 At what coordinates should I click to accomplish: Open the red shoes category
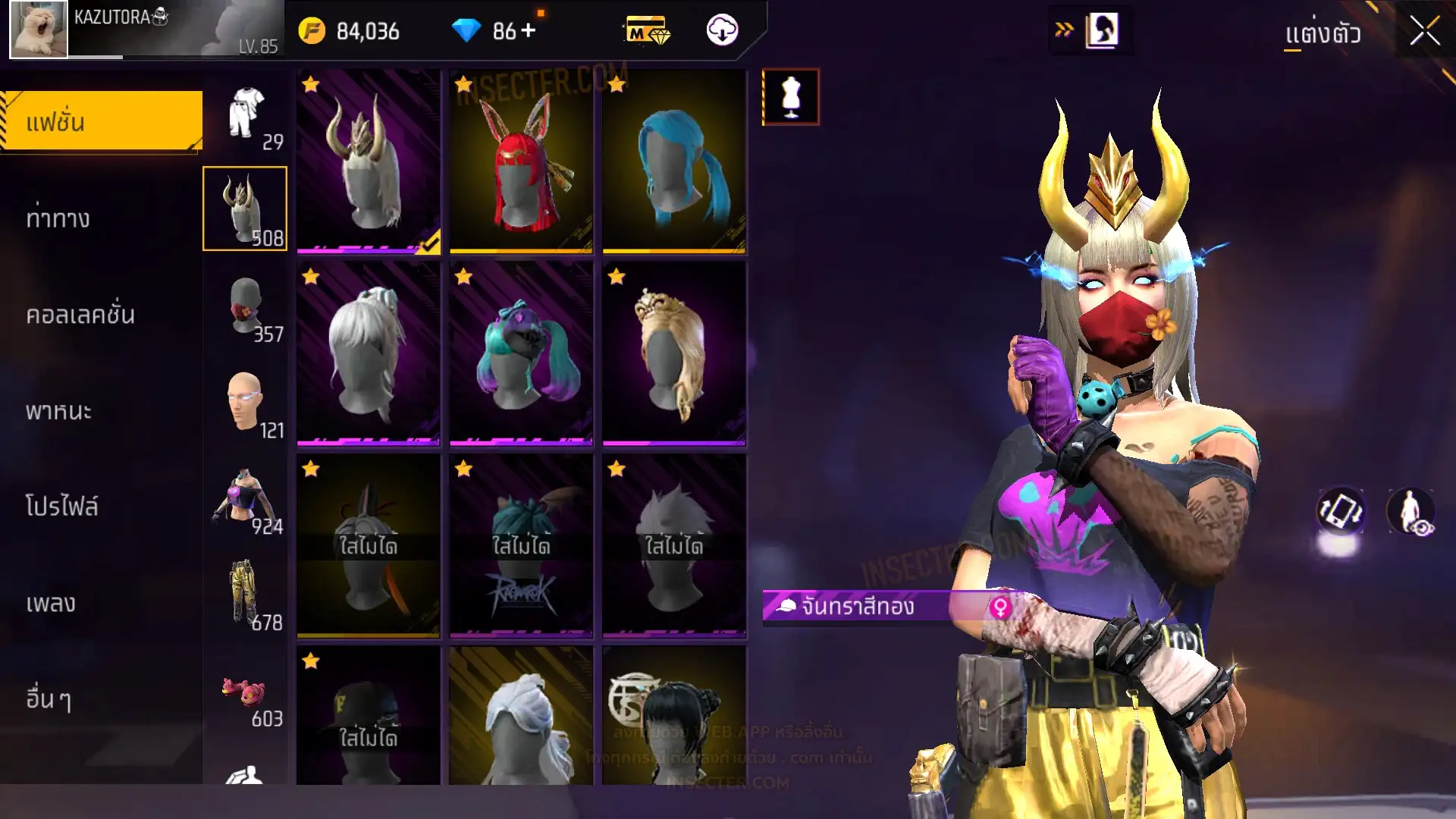pyautogui.click(x=246, y=692)
